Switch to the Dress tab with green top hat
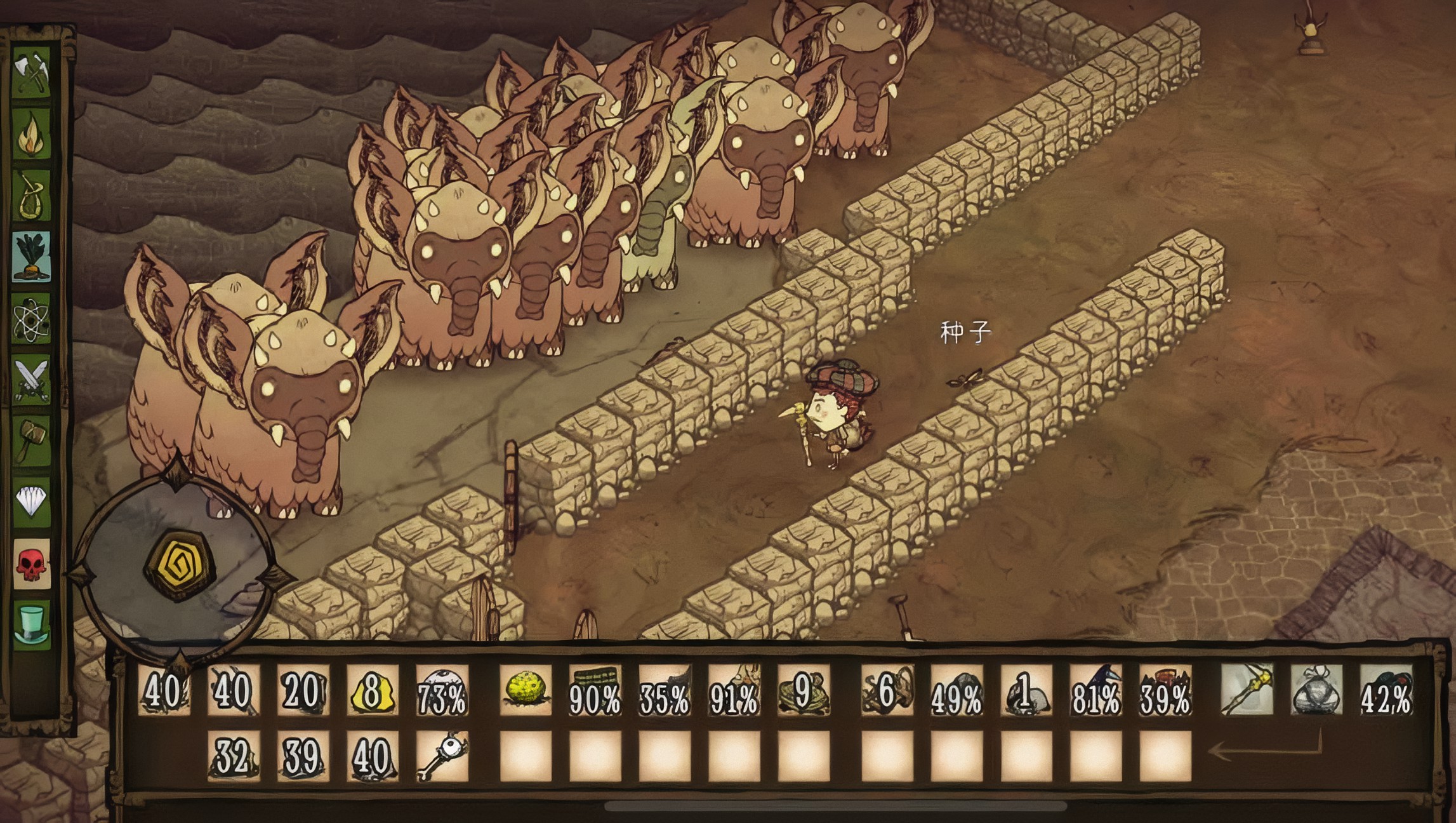 pyautogui.click(x=32, y=624)
